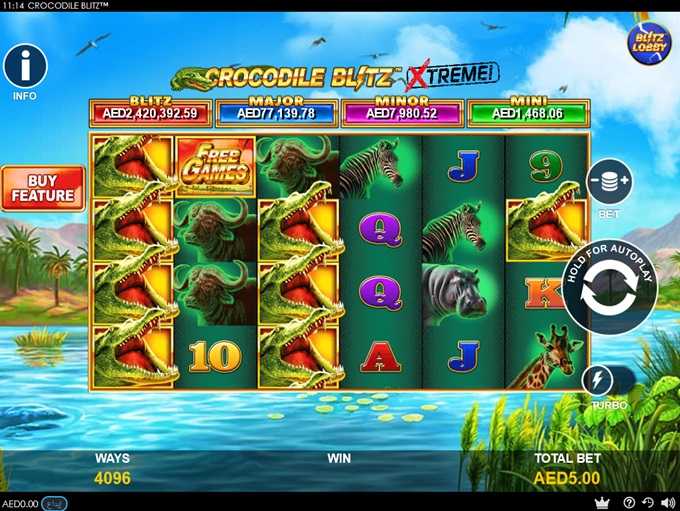Open help via question mark icon
680x511 pixels.
pyautogui.click(x=629, y=503)
